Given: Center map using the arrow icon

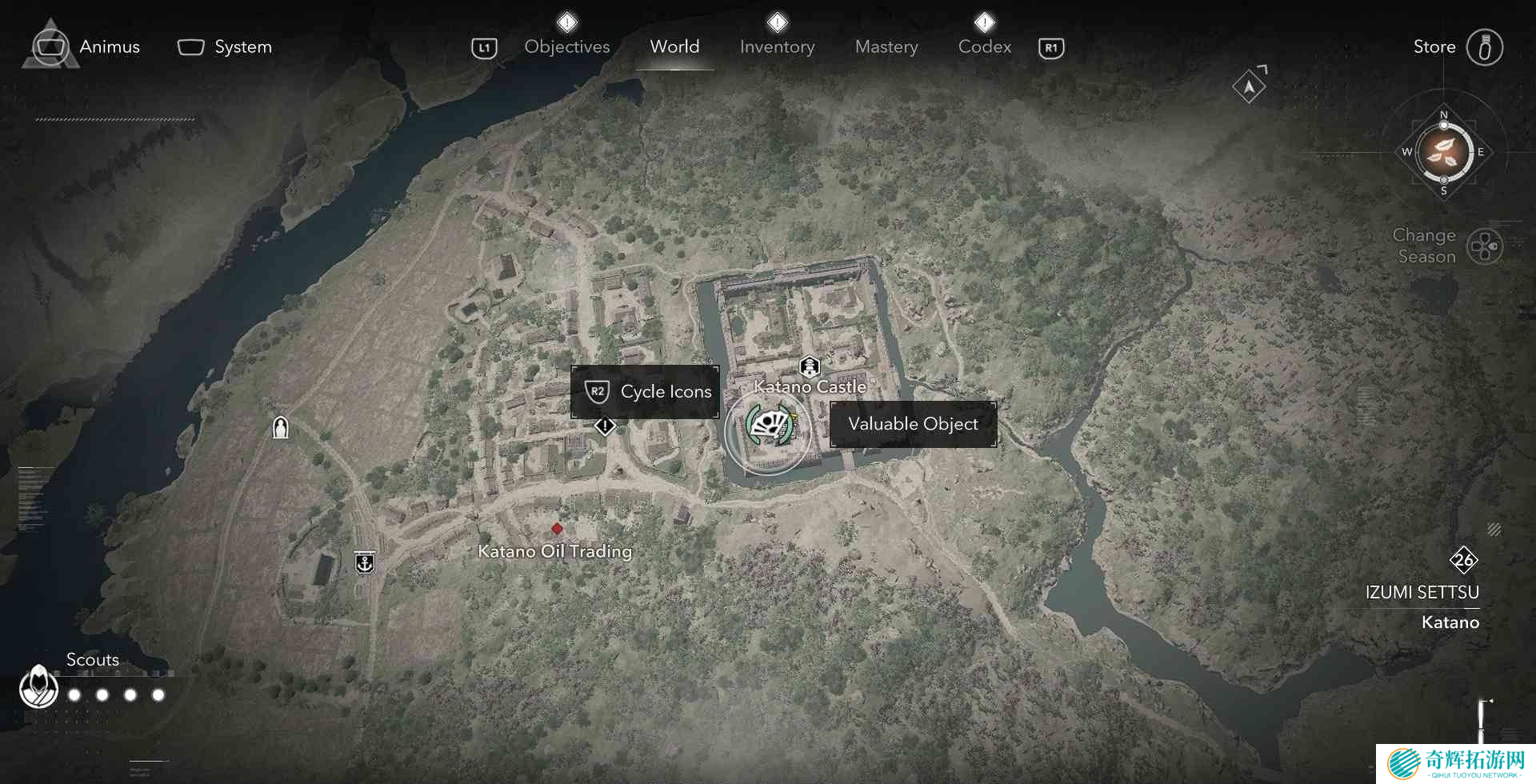Looking at the screenshot, I should pyautogui.click(x=1249, y=86).
